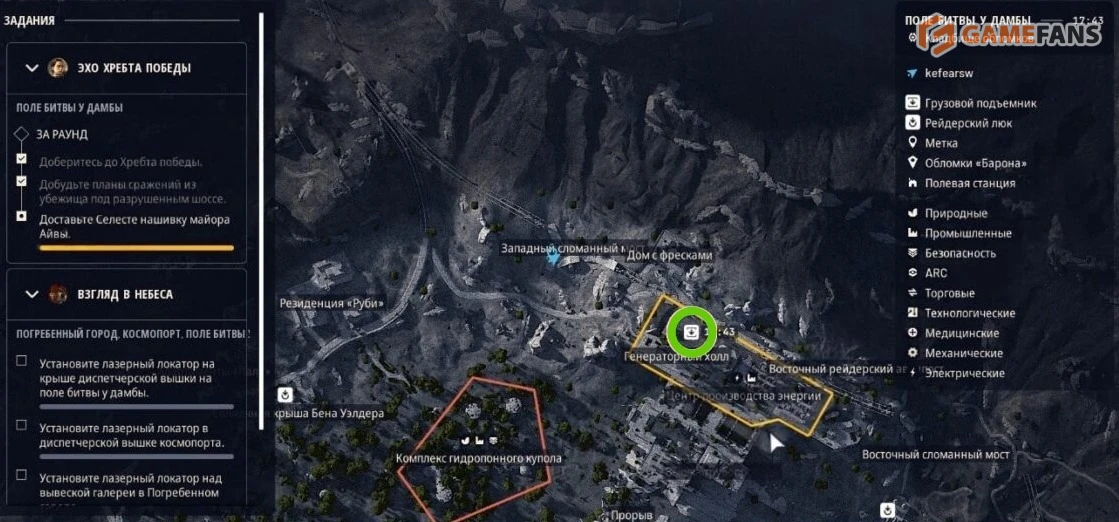Viewport: 1119px width, 522px height.
Task: Click the «Комплекс гидропонного купола» map label
Action: pyautogui.click(x=479, y=459)
